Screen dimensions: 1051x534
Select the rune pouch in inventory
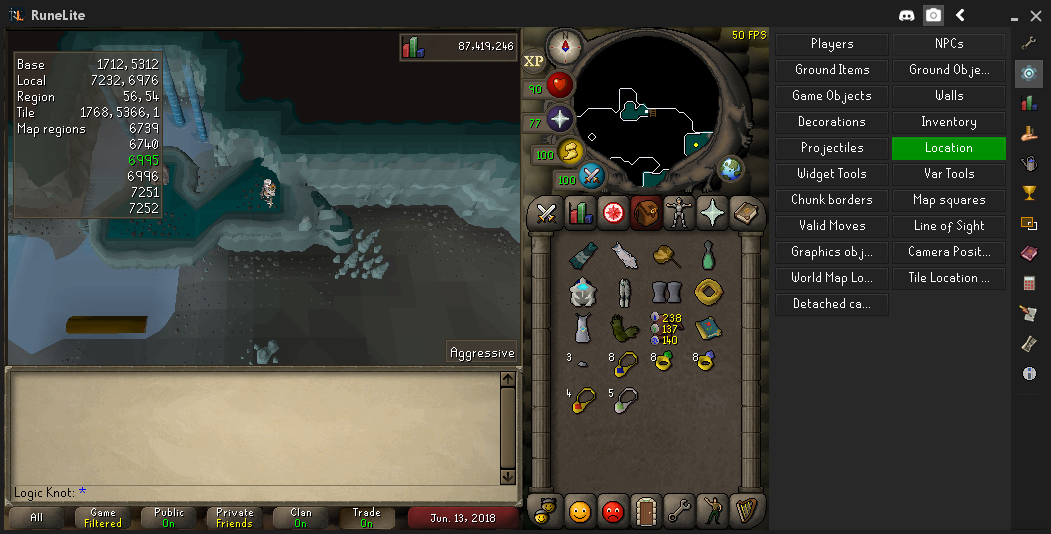point(663,327)
